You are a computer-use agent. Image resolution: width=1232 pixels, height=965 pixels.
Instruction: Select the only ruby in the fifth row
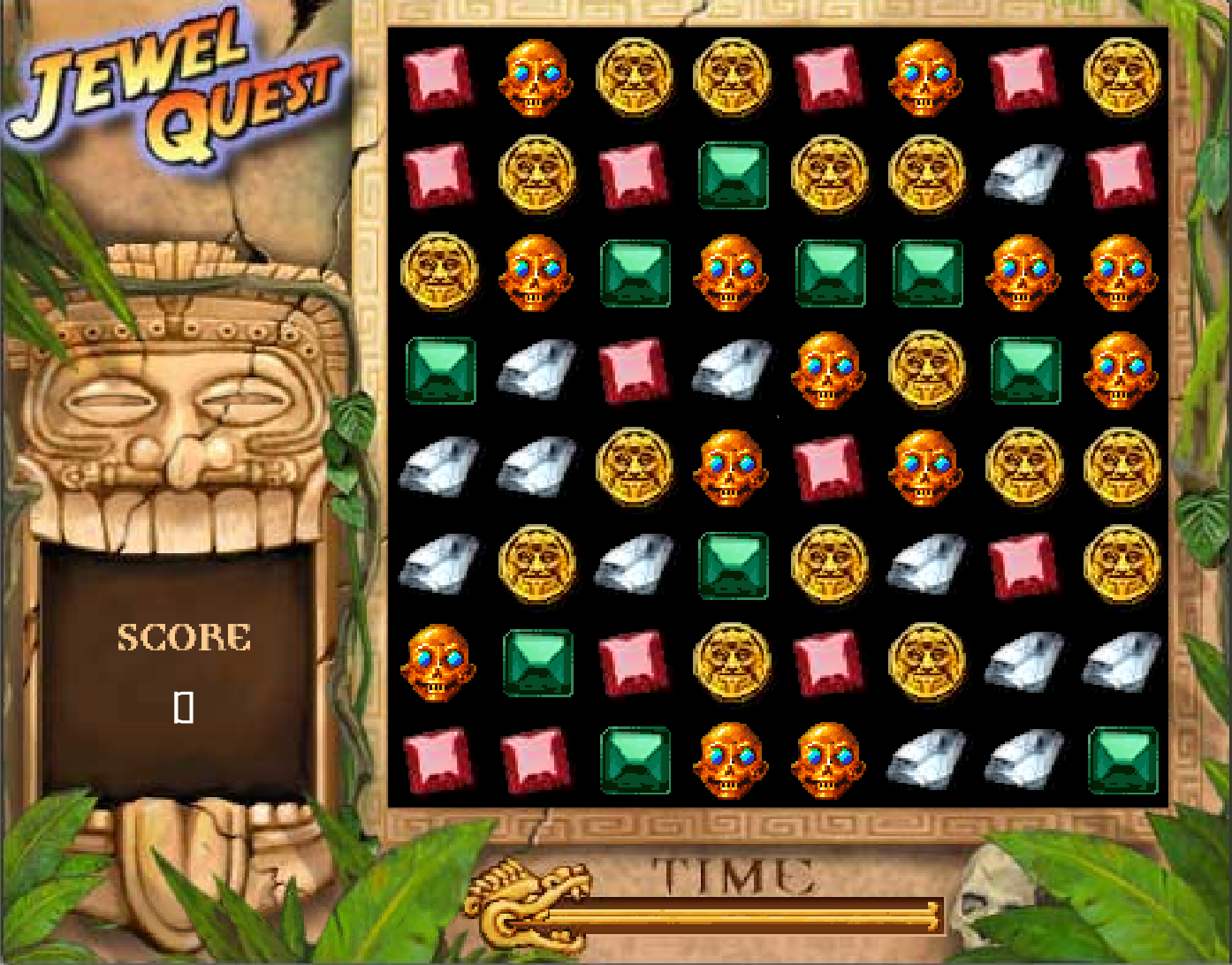coord(828,467)
